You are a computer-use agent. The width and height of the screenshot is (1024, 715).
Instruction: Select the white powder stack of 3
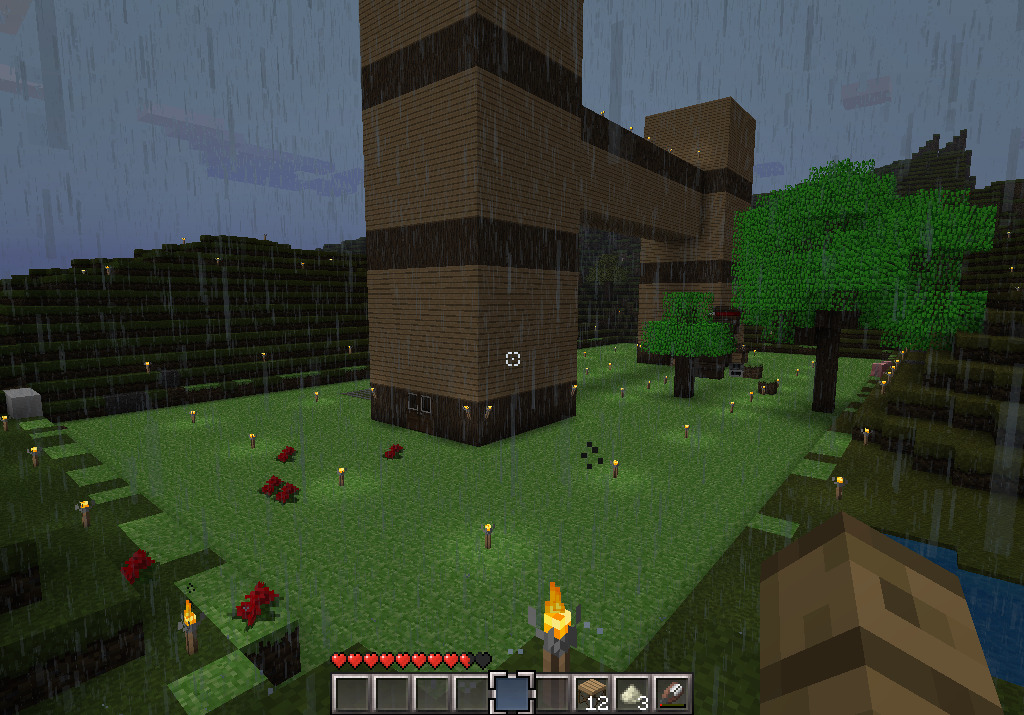coord(632,693)
